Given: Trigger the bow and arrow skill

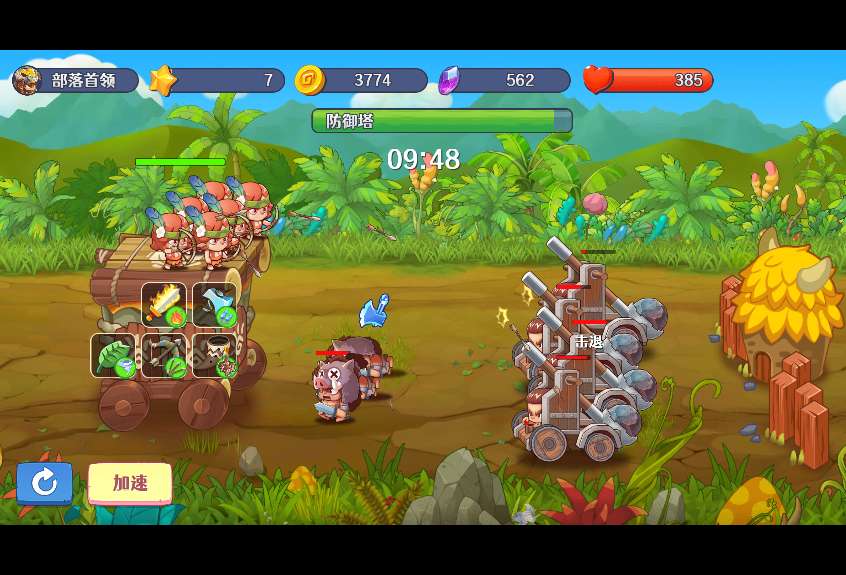Looking at the screenshot, I should pos(164,355).
